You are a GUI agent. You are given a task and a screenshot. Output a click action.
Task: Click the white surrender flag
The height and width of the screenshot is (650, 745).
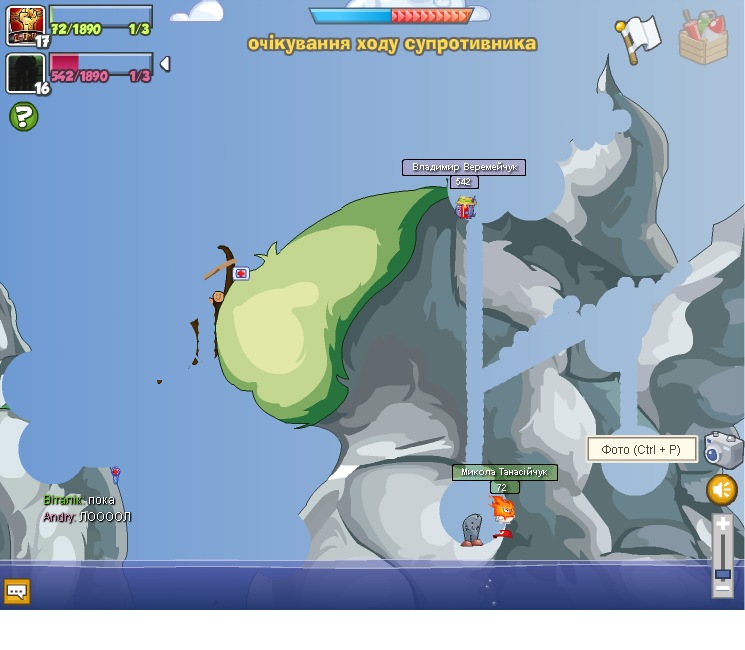click(x=638, y=38)
